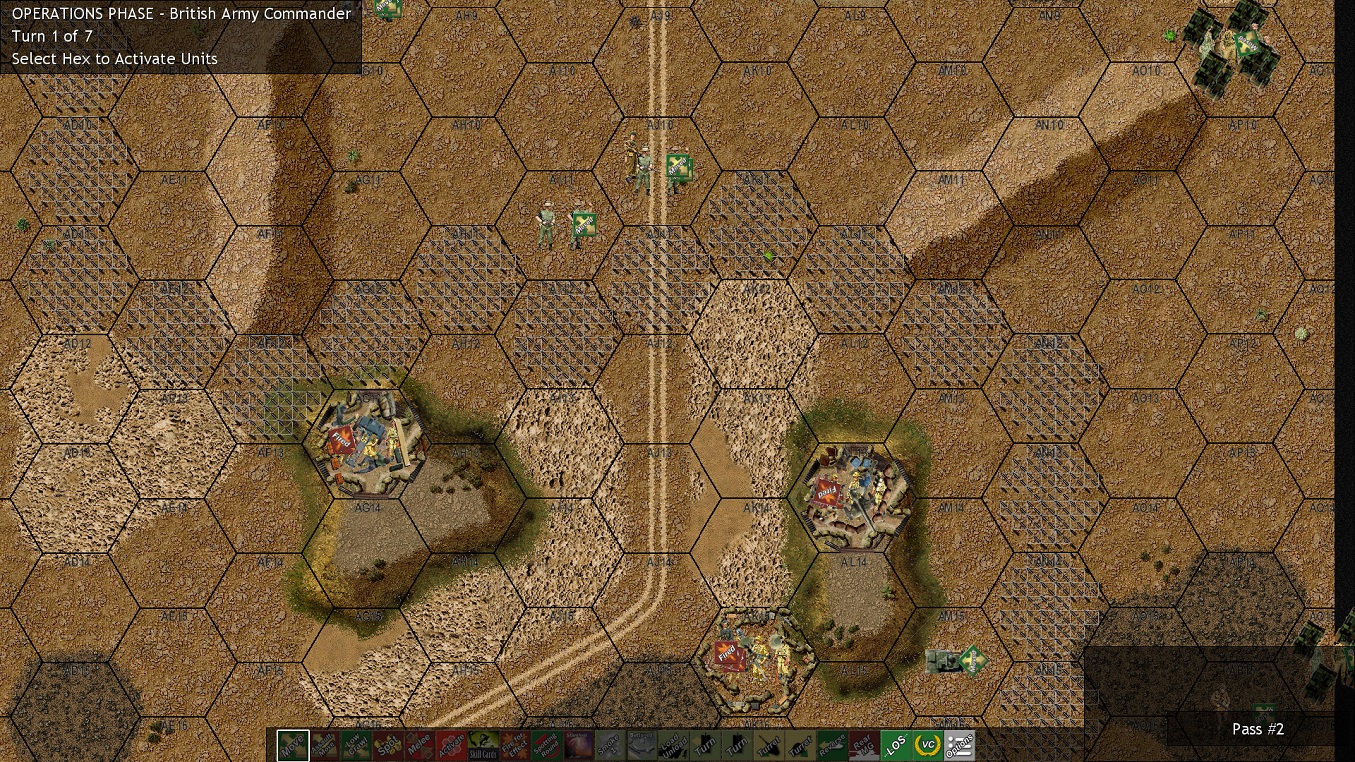The width and height of the screenshot is (1355, 762).
Task: Choose the Assault Move command
Action: click(x=327, y=745)
